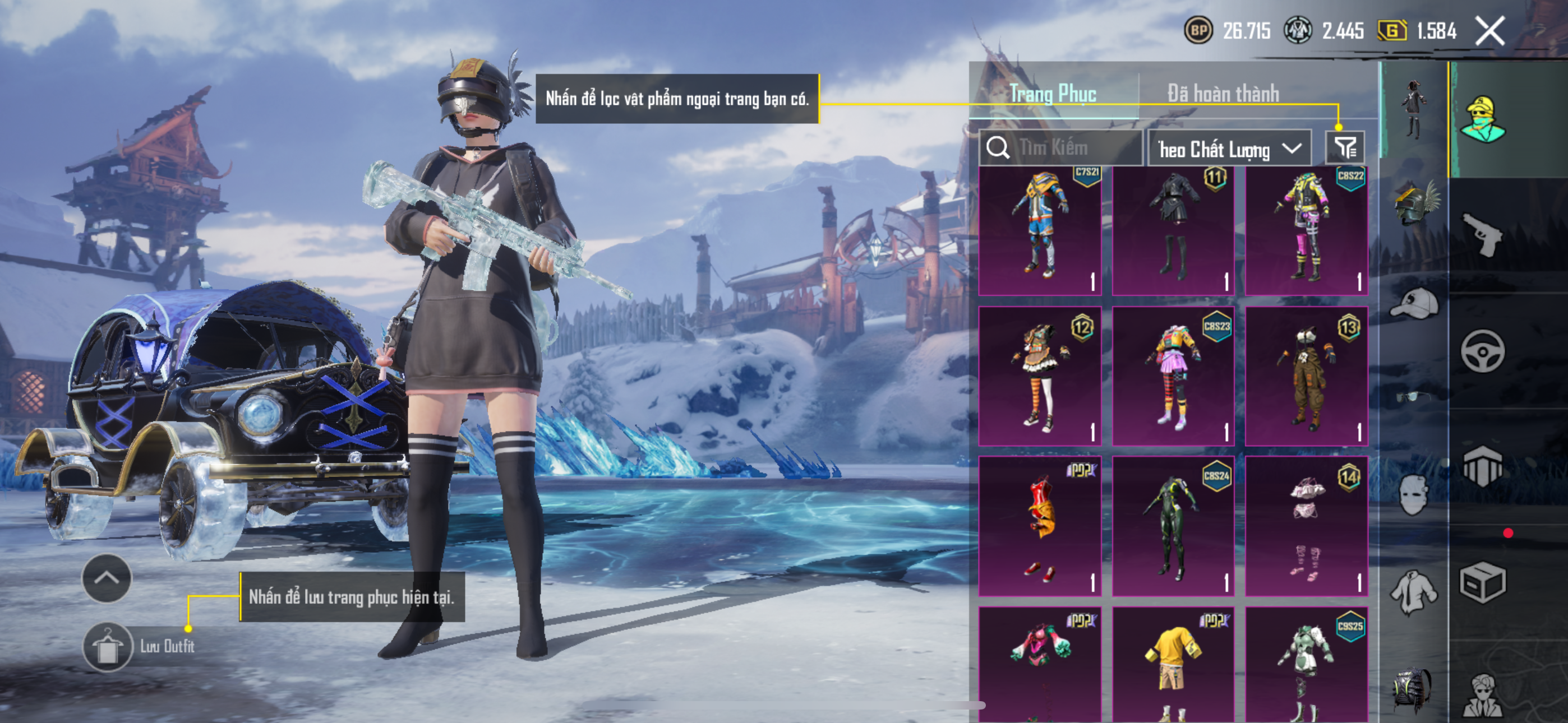The width and height of the screenshot is (1568, 723).
Task: Expand the up arrow button
Action: point(107,578)
